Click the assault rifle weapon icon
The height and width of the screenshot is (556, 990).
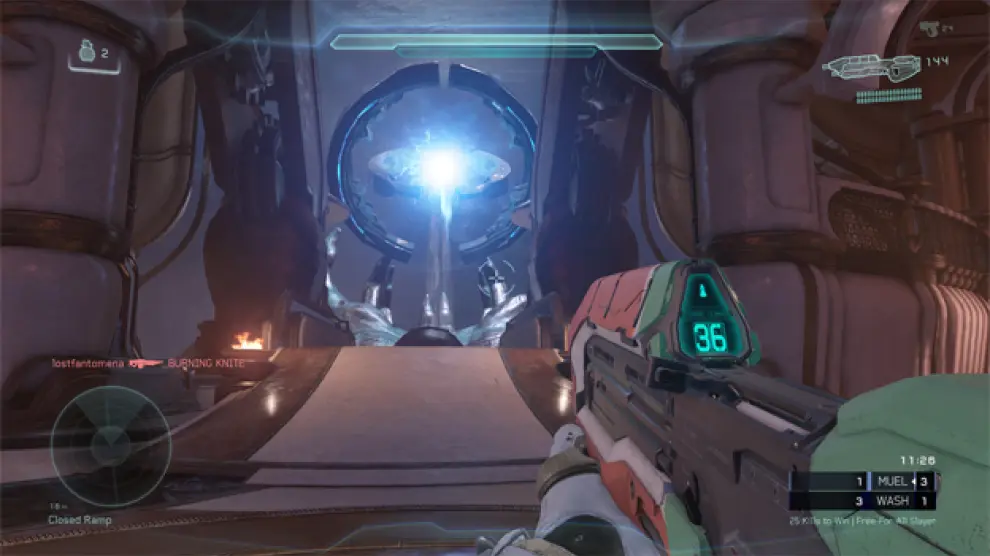click(860, 68)
